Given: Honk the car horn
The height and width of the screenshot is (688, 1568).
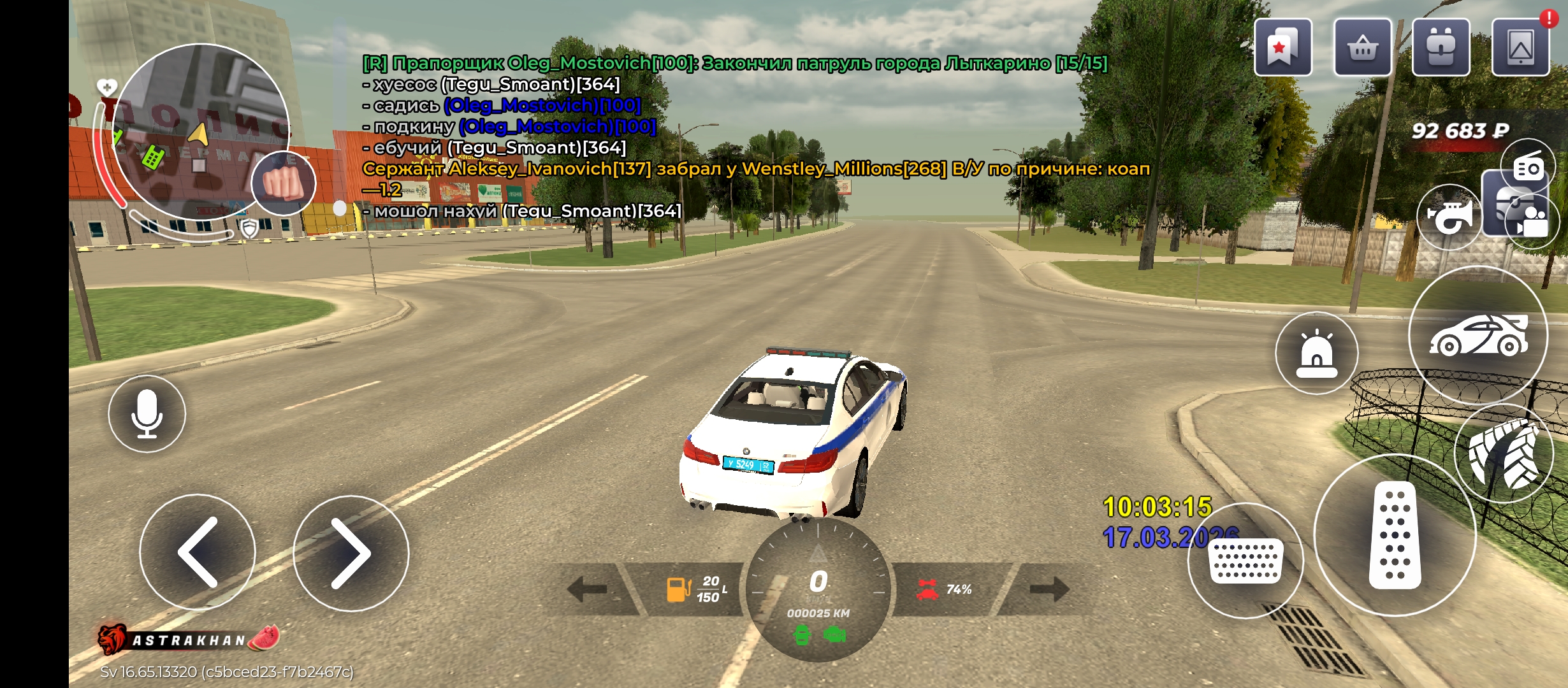Looking at the screenshot, I should [1449, 217].
